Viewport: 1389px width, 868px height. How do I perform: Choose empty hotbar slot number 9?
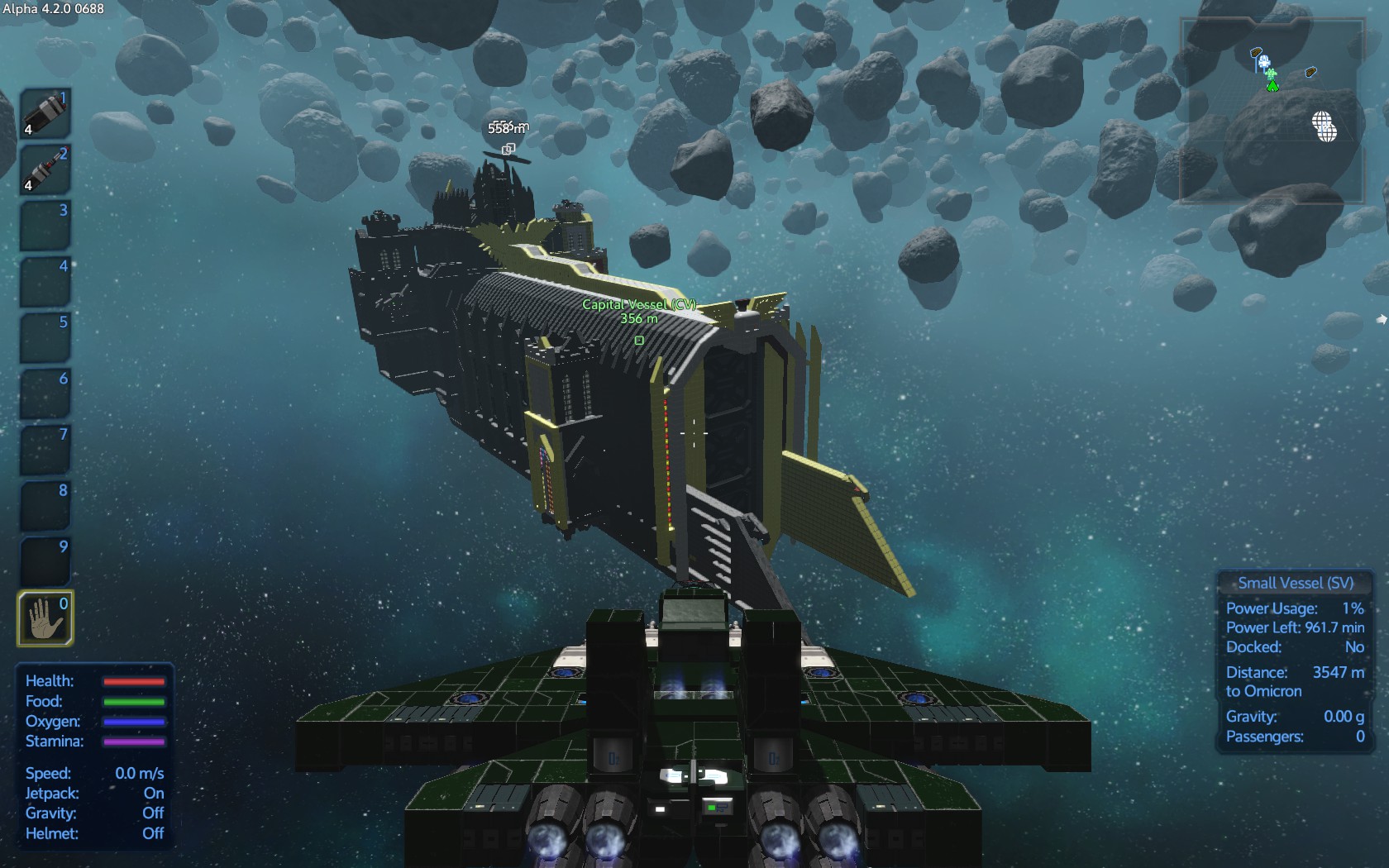pyautogui.click(x=45, y=561)
